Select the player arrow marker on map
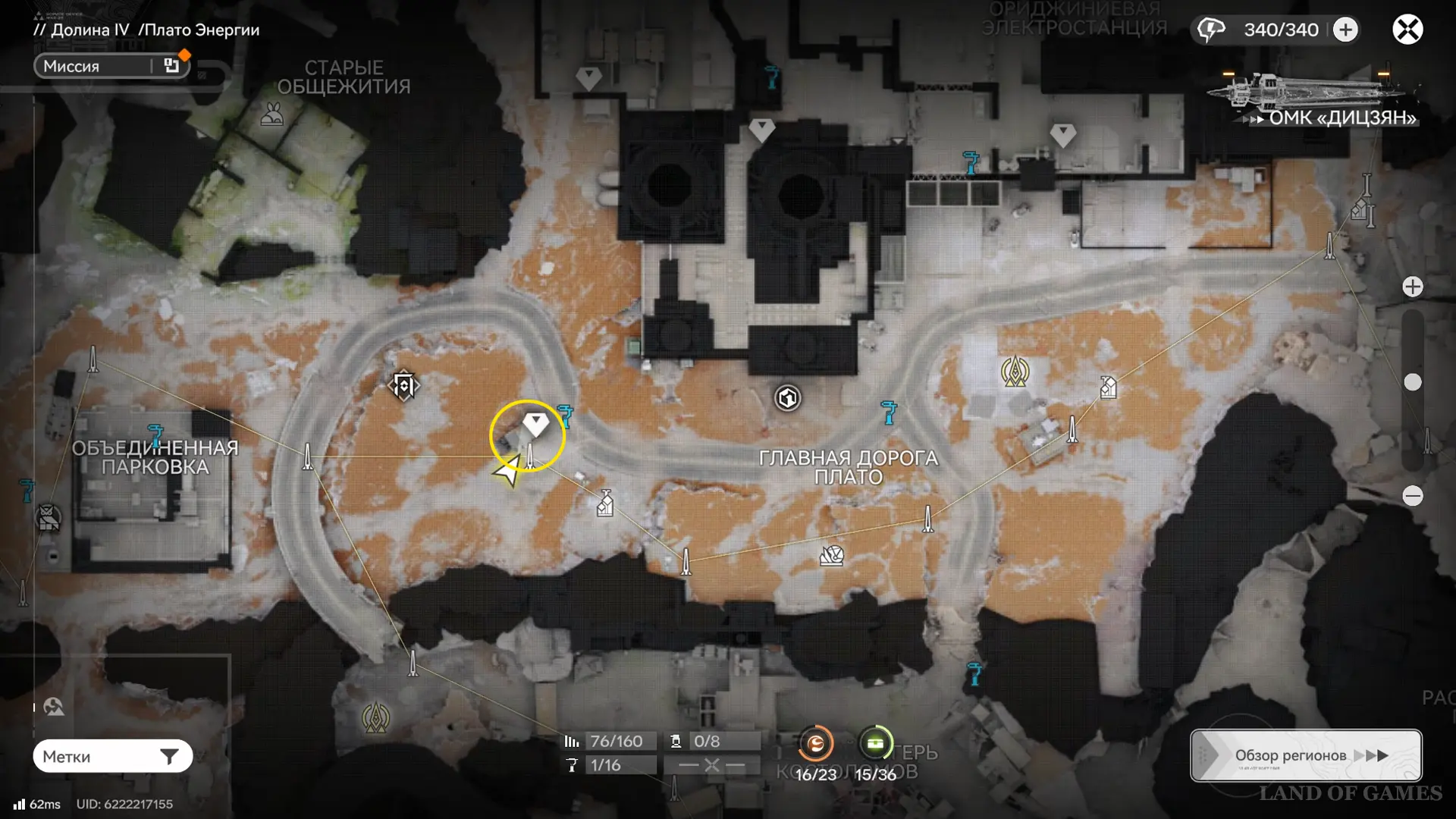 pyautogui.click(x=508, y=471)
